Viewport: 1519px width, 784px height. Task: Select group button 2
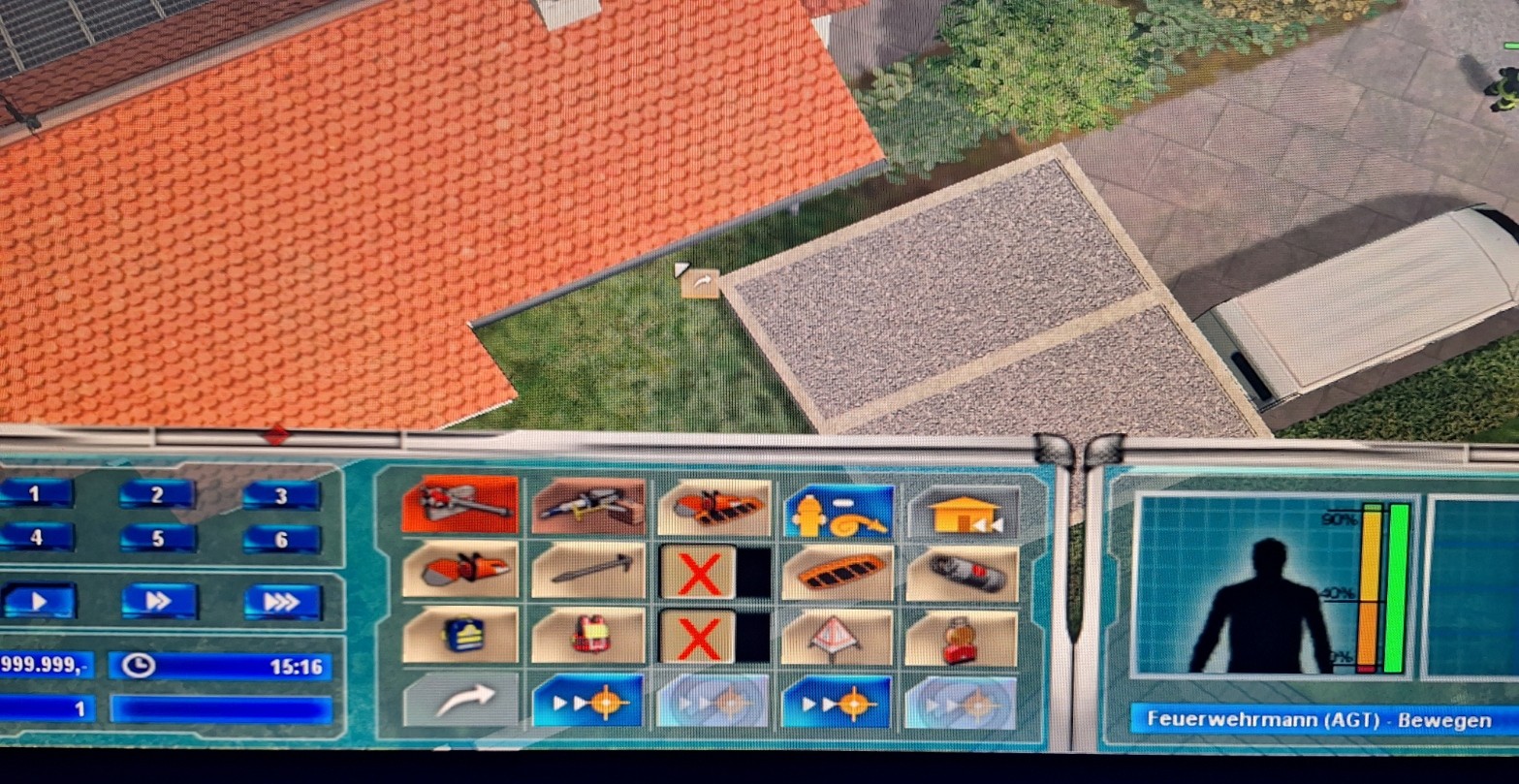pos(158,495)
